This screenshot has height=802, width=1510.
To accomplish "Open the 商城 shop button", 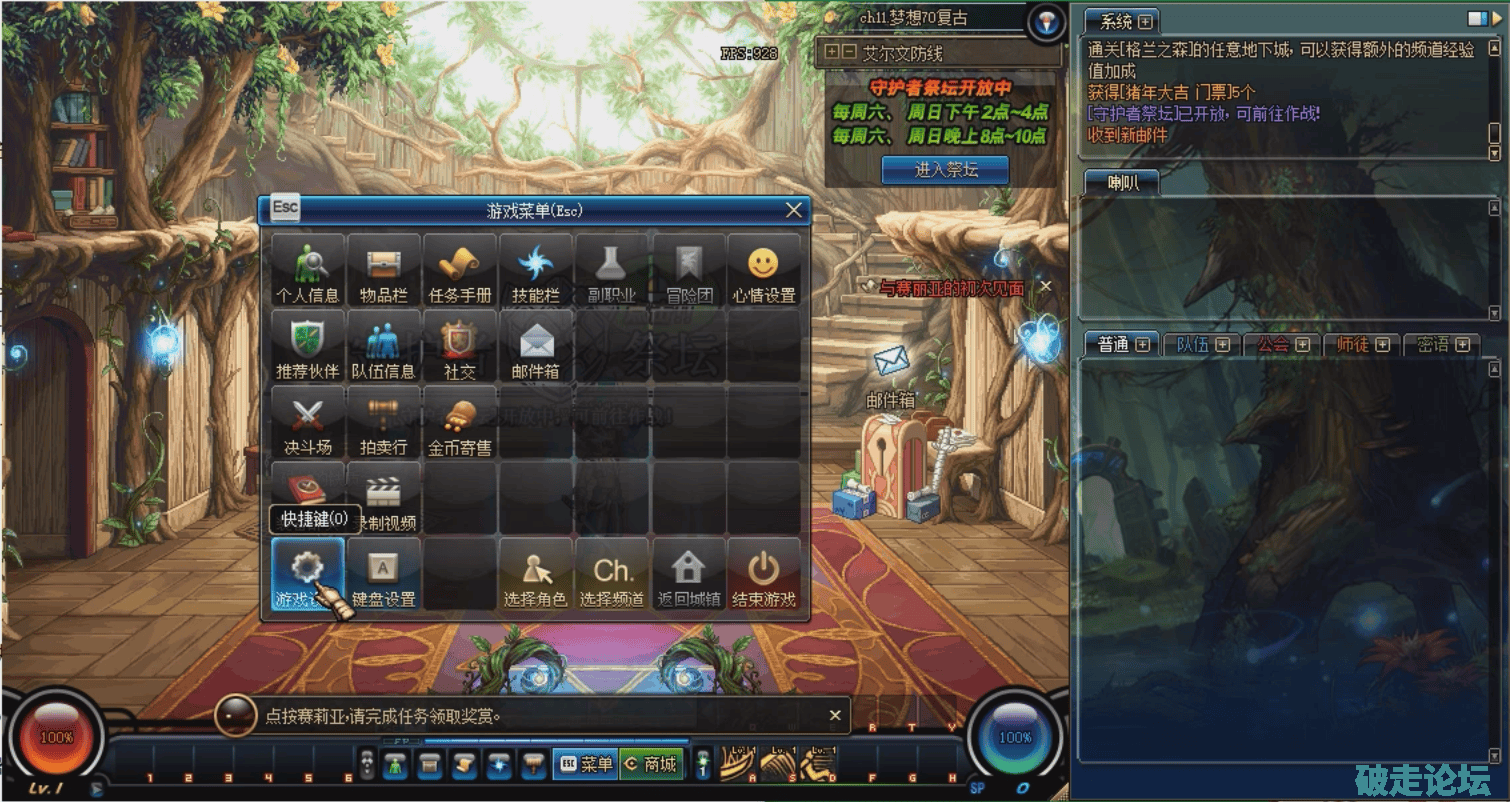I will coord(651,764).
